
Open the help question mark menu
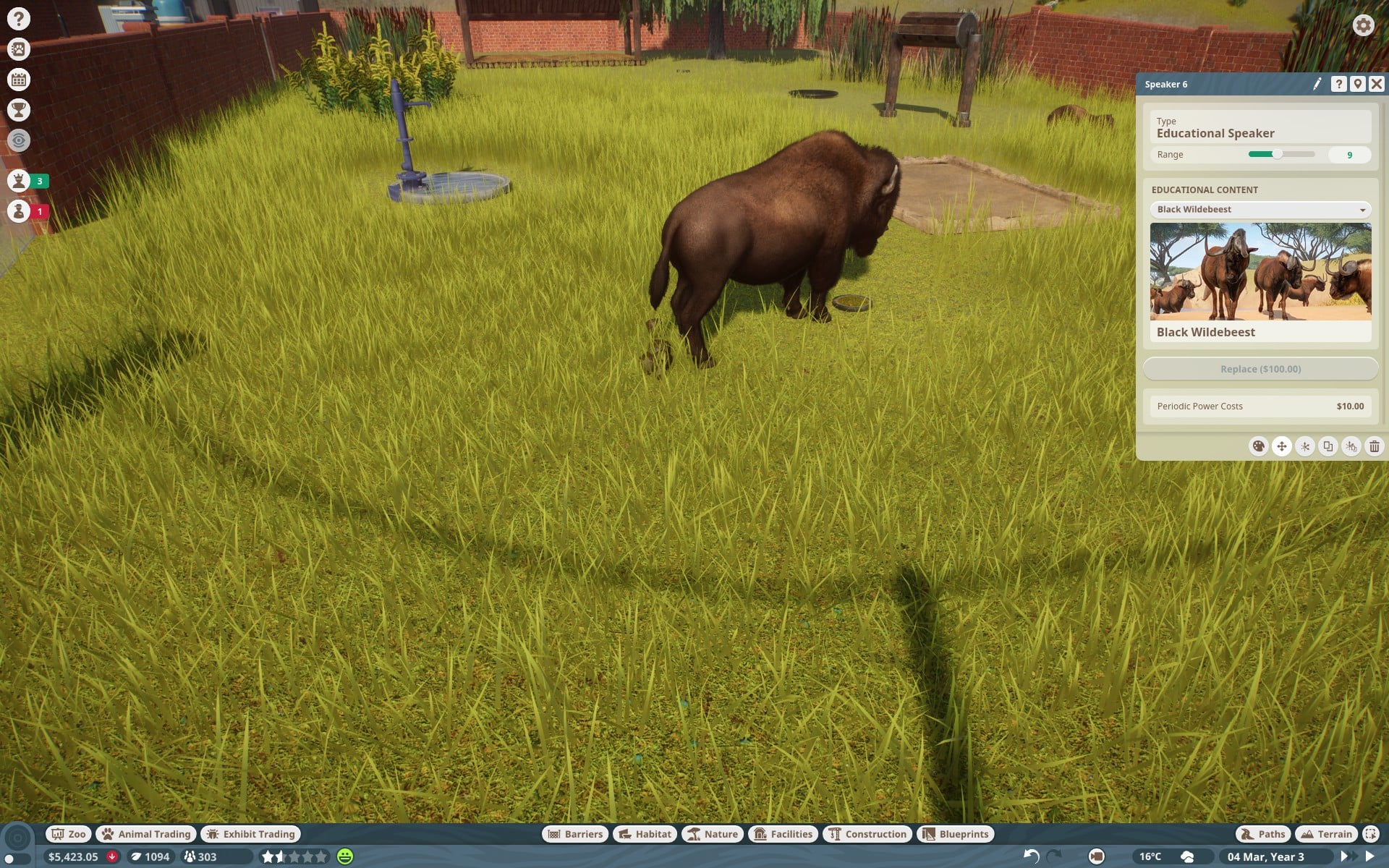[x=19, y=19]
